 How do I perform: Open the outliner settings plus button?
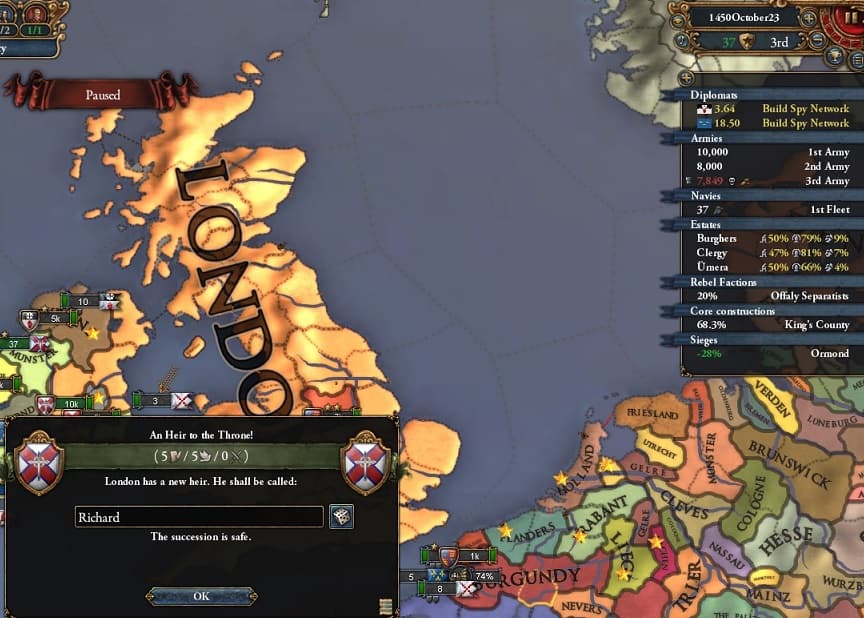[685, 77]
